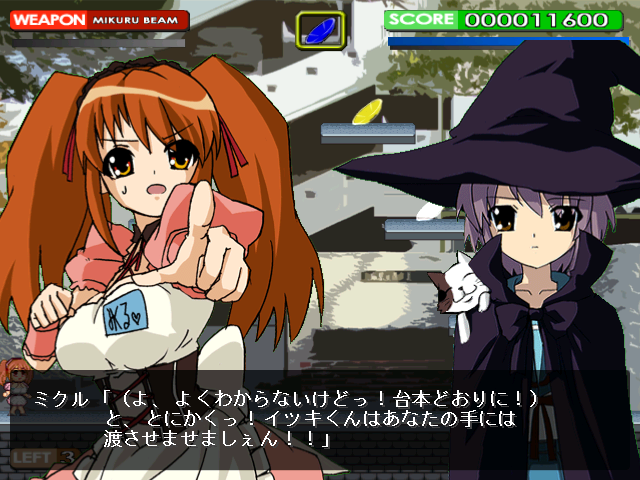This screenshot has height=480, width=640.
Task: Click the blue feather item box
Action: coord(321,27)
